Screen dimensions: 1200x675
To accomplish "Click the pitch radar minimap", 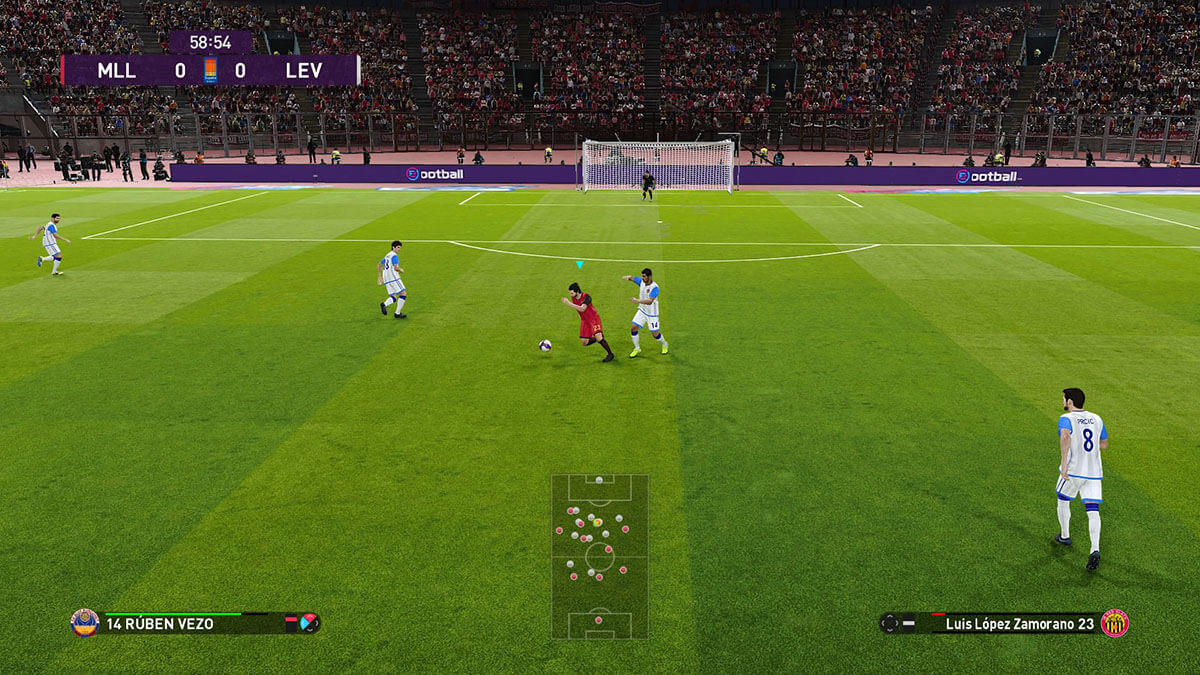I will pyautogui.click(x=599, y=556).
